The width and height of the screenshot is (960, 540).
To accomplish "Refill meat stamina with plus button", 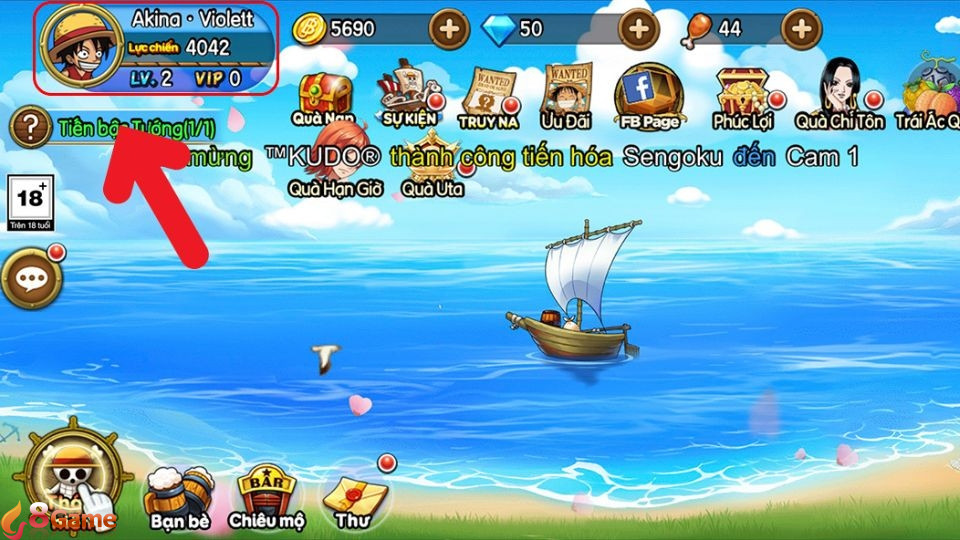I will click(800, 28).
